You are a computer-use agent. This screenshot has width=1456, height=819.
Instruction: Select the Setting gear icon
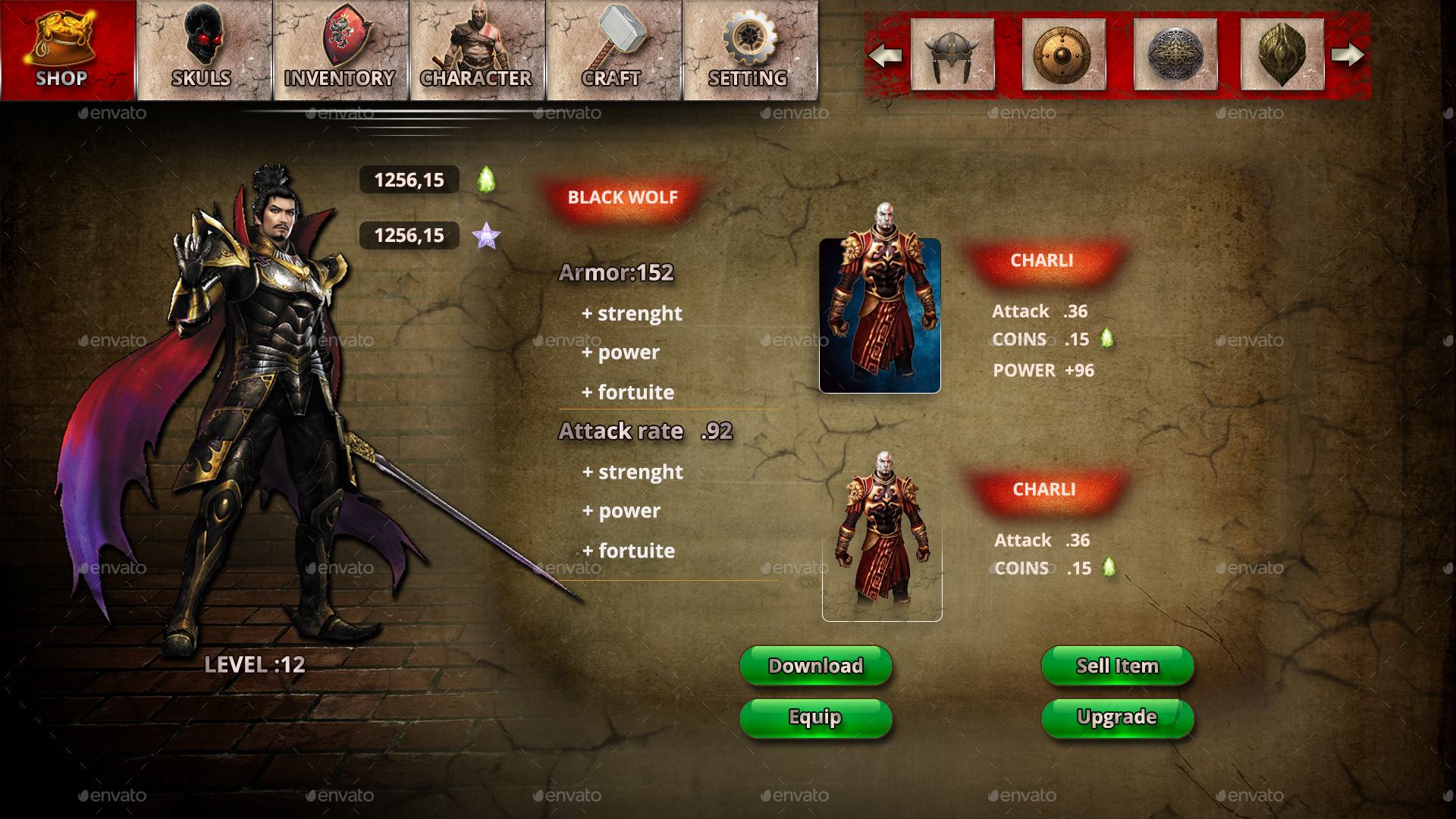(751, 36)
